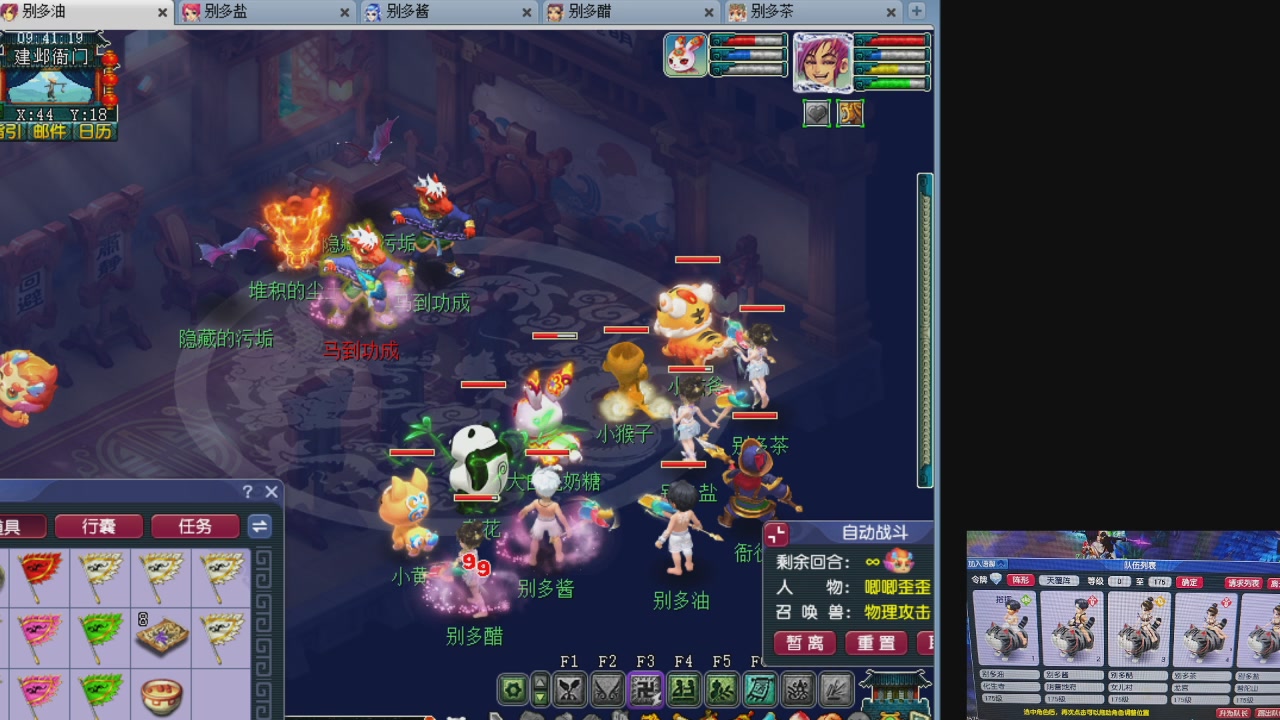The height and width of the screenshot is (720, 1280).
Task: Click the F5 leaf skill icon
Action: (720, 689)
